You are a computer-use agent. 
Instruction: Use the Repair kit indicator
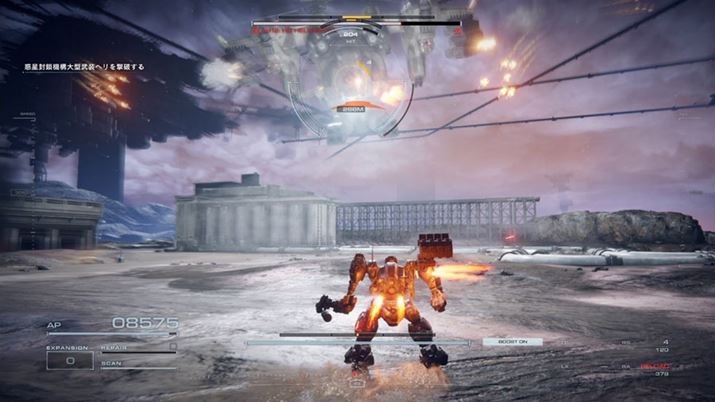tap(137, 345)
